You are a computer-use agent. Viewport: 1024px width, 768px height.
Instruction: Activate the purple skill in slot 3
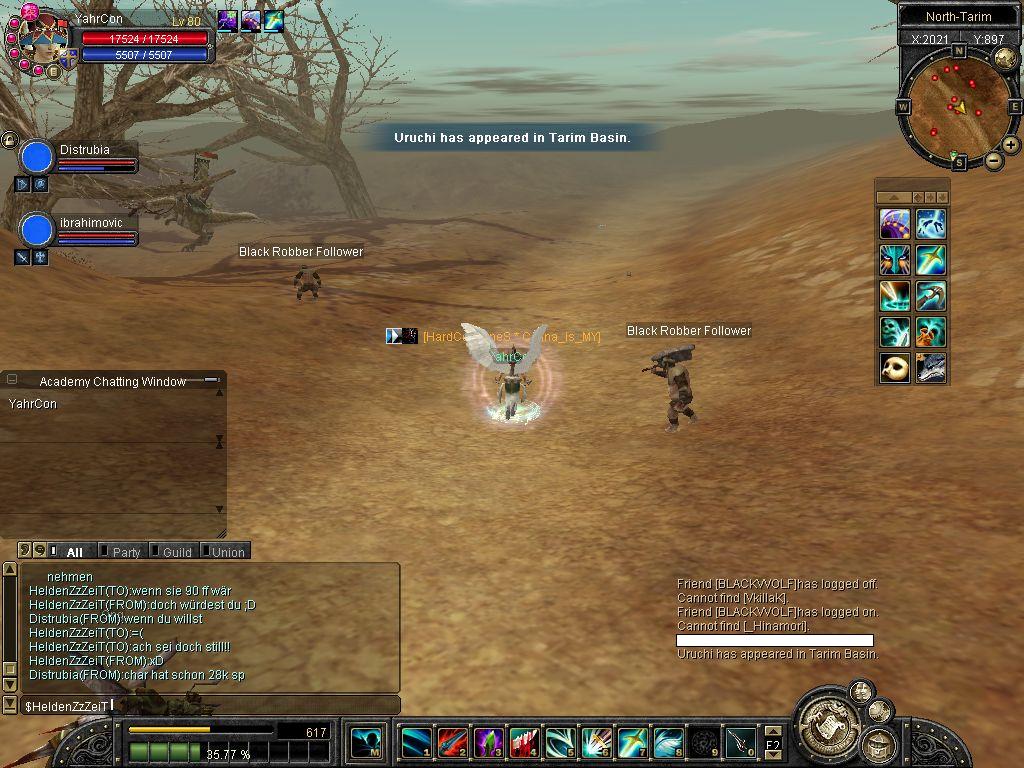pos(488,743)
